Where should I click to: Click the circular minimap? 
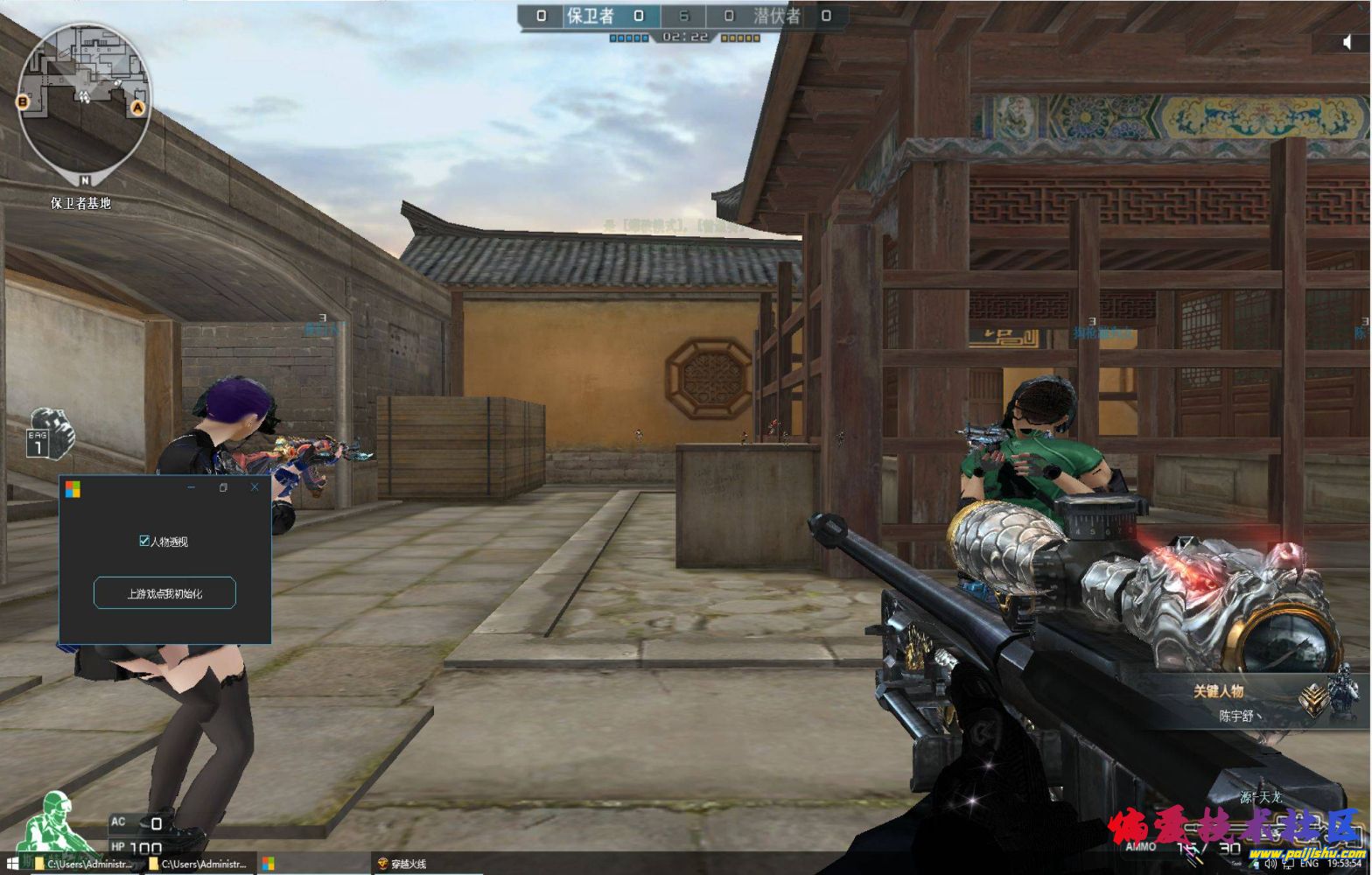point(85,97)
